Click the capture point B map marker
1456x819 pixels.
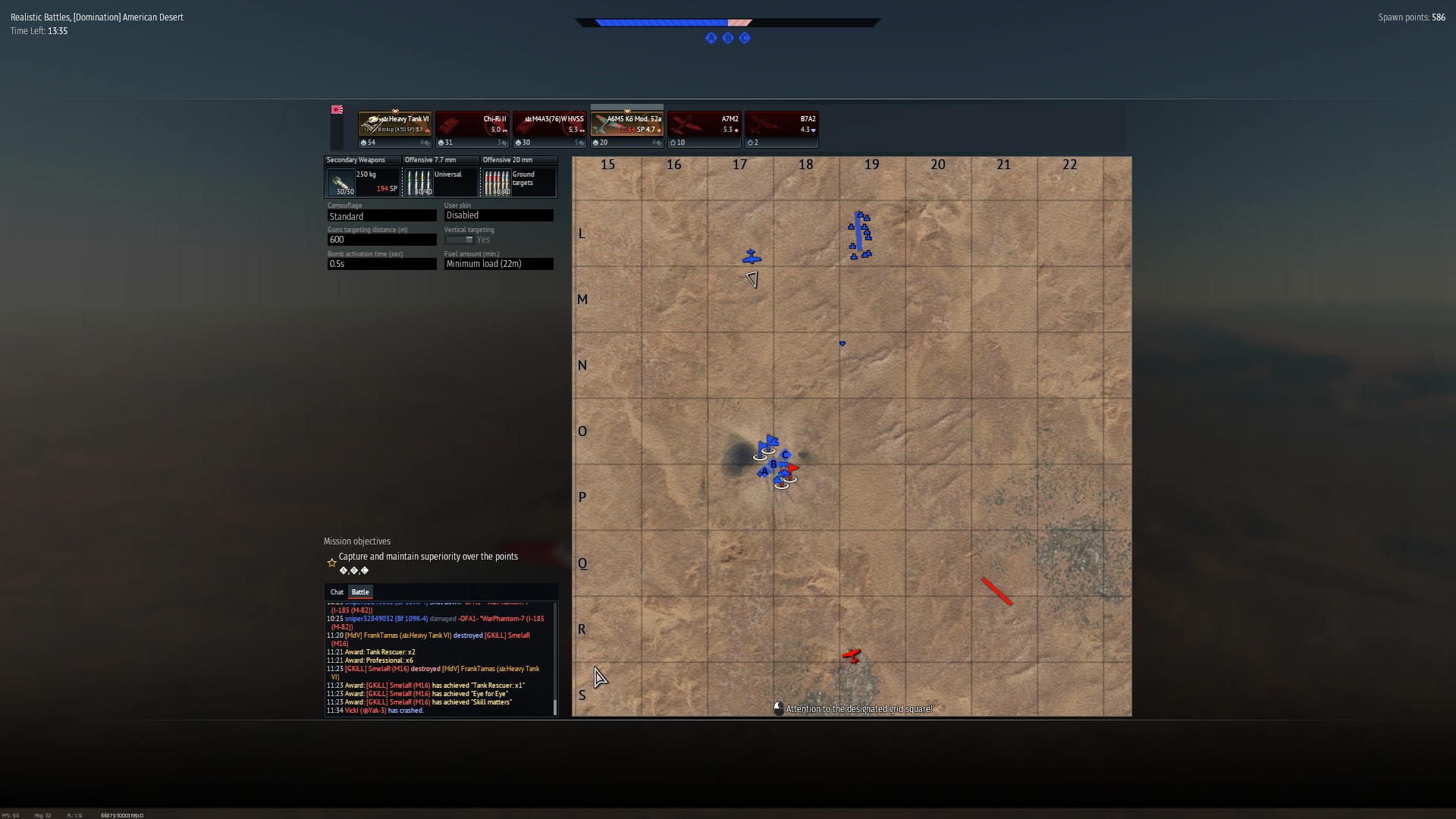773,464
